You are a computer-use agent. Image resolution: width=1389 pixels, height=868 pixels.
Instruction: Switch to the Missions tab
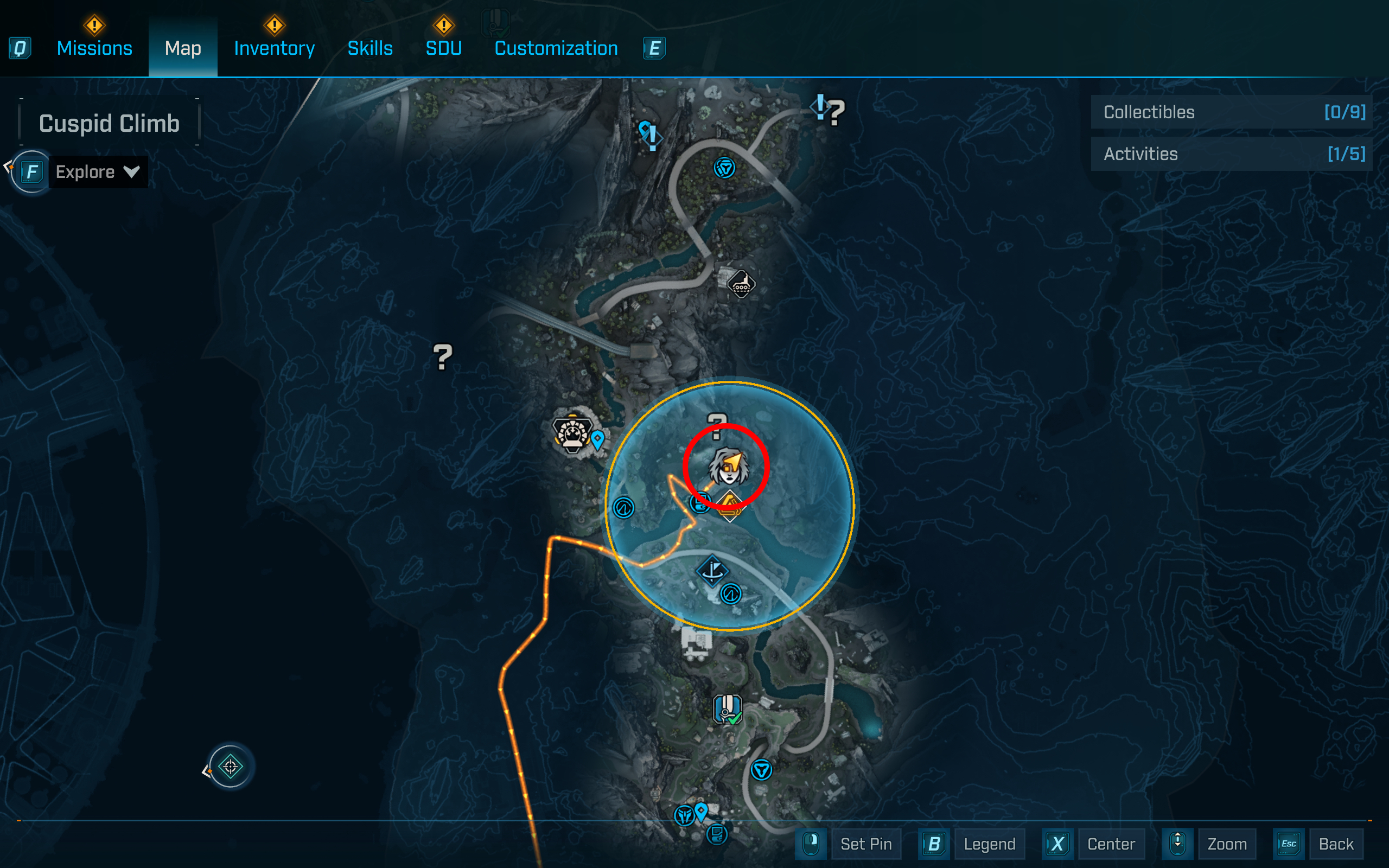click(94, 48)
